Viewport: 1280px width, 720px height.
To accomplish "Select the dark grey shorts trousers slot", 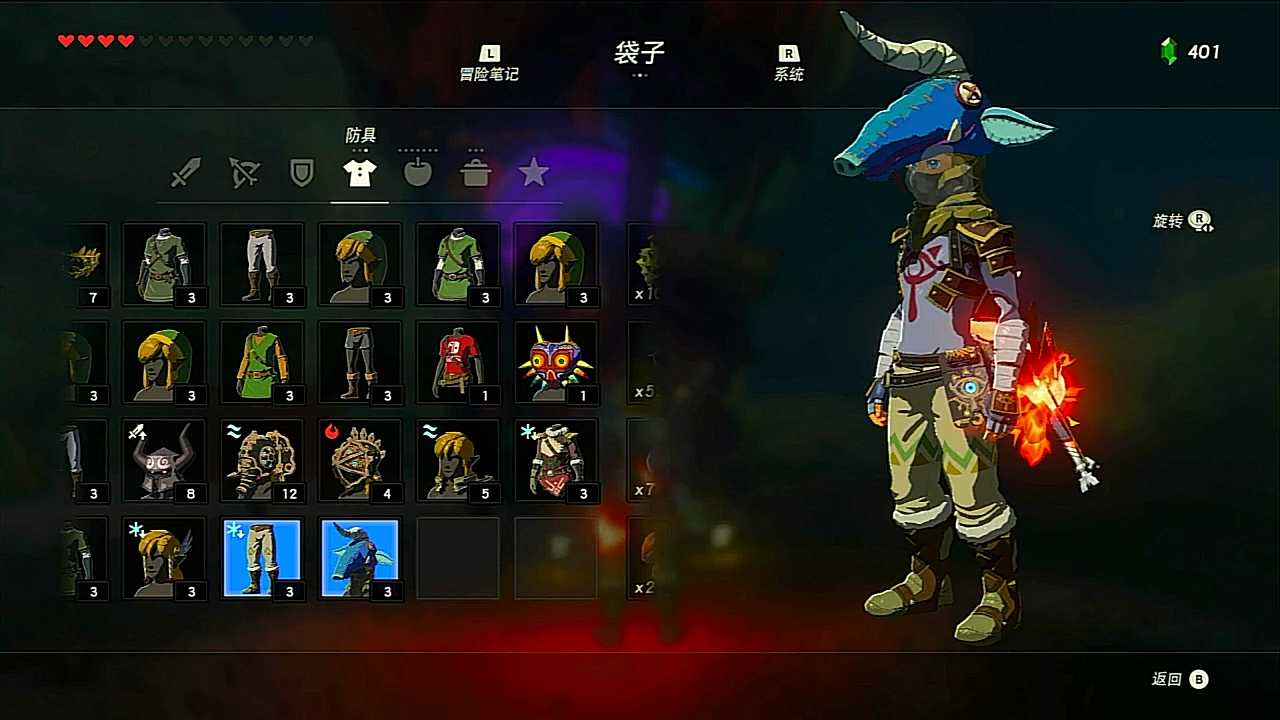I will [x=360, y=362].
